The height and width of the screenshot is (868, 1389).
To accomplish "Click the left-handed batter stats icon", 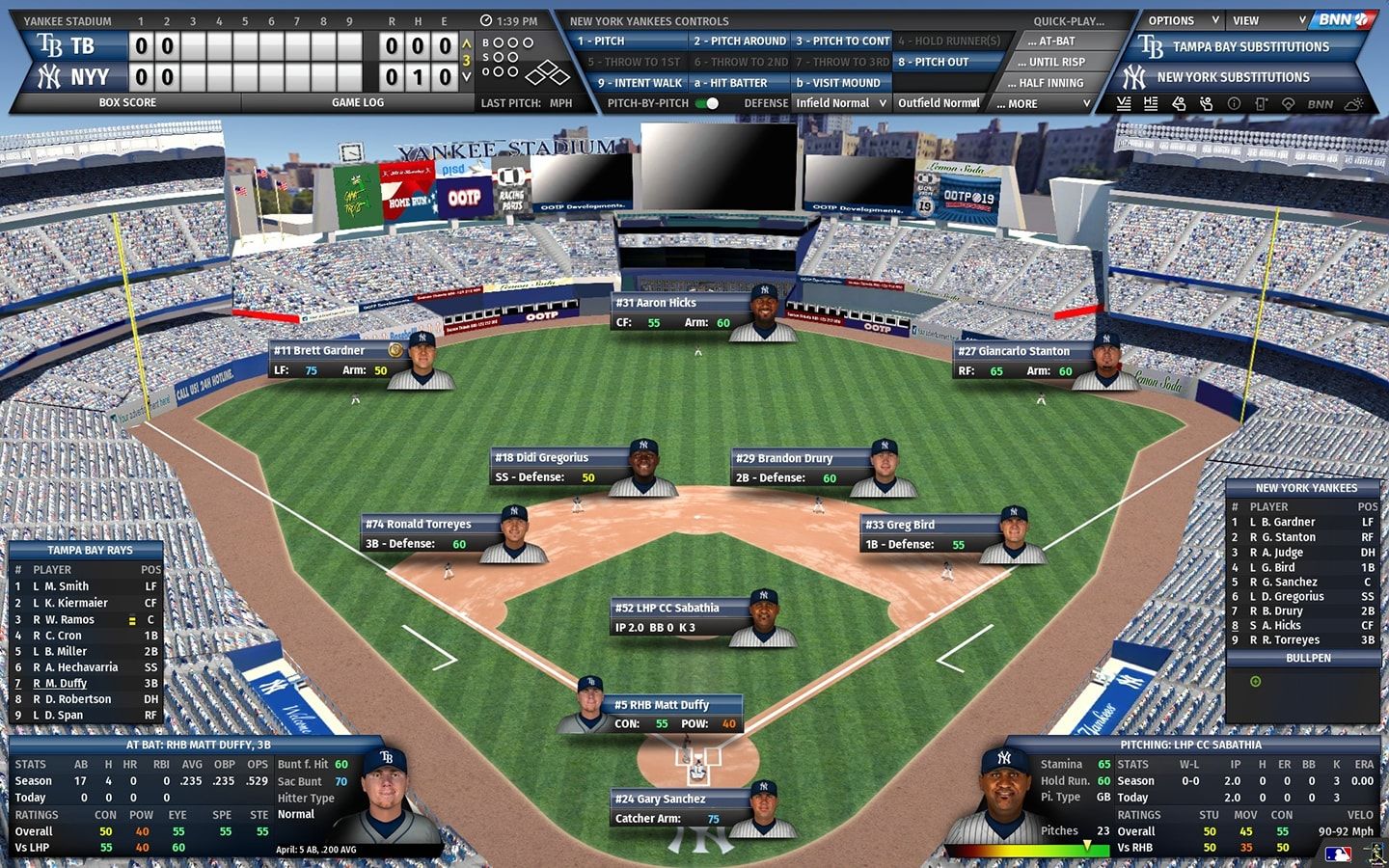I will tap(1180, 103).
